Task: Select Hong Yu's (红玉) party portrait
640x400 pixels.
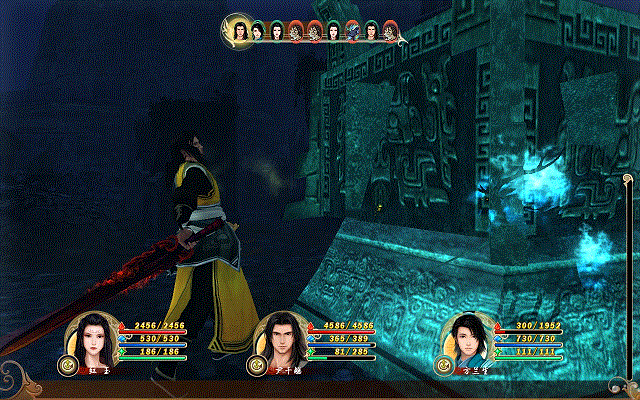Action: point(92,338)
